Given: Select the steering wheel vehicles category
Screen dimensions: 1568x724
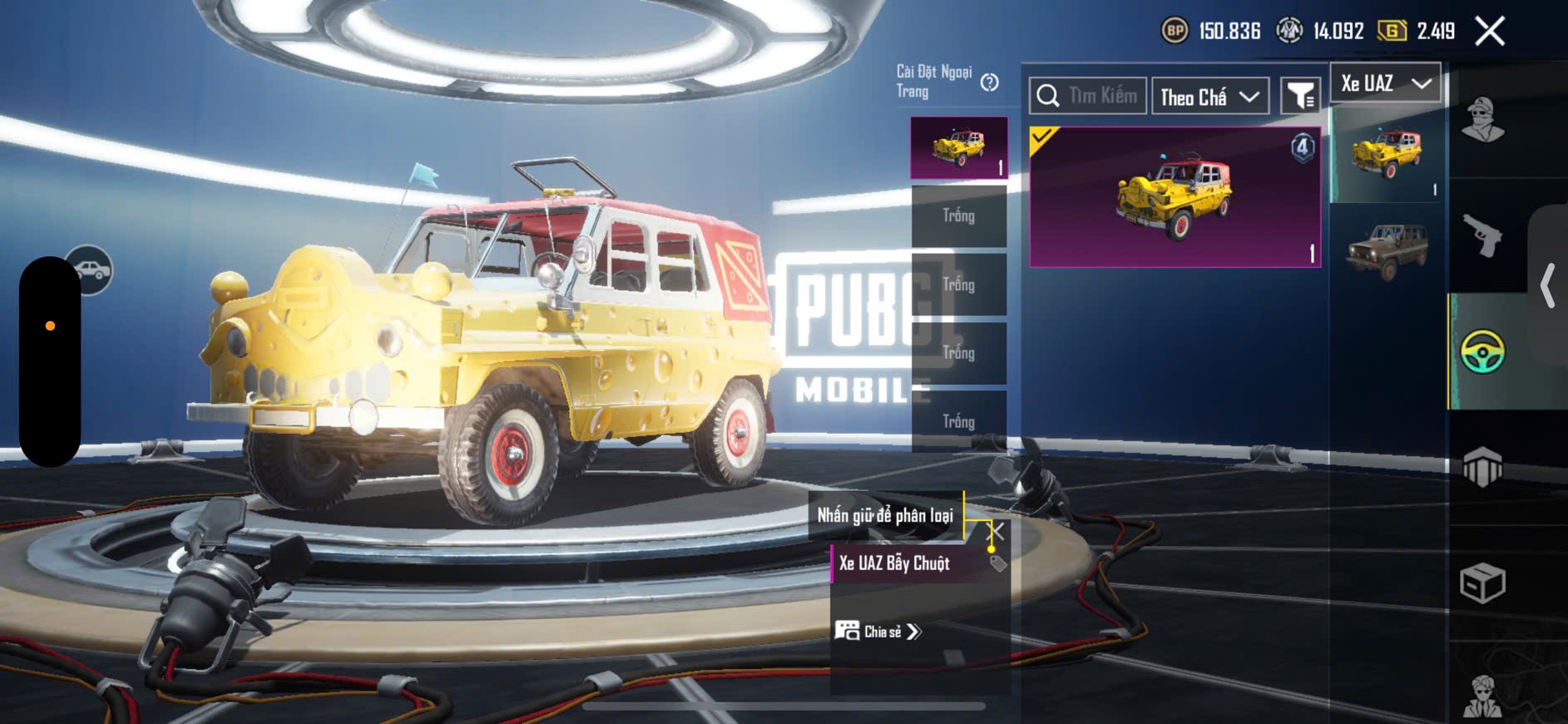Looking at the screenshot, I should (x=1482, y=351).
